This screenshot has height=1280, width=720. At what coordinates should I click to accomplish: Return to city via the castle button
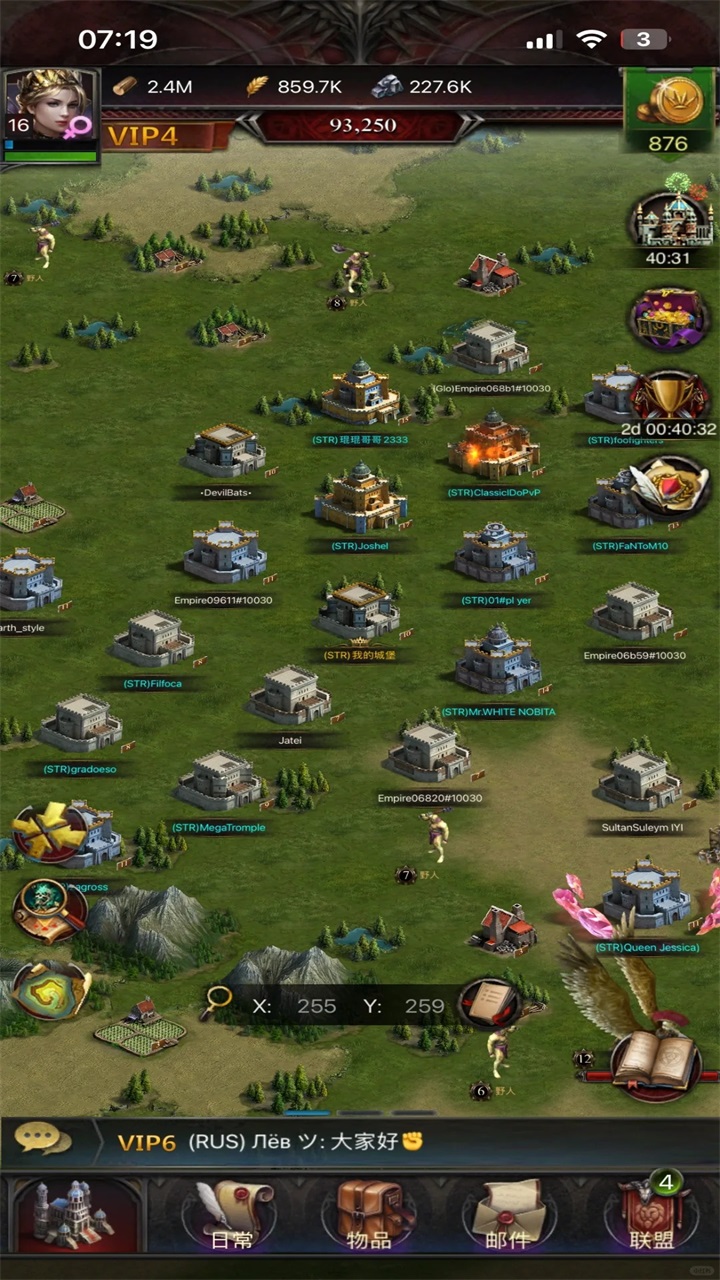click(74, 1215)
